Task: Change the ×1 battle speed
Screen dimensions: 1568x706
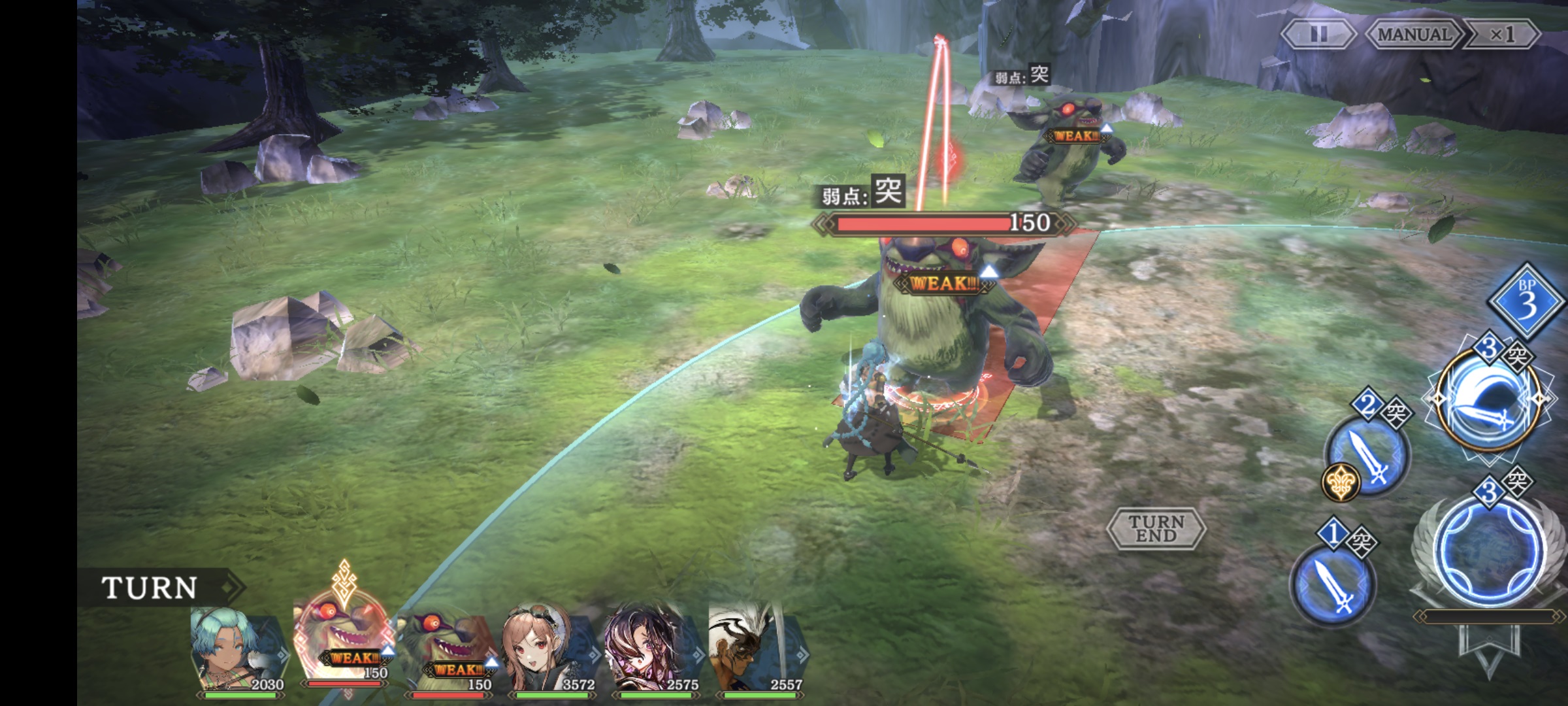Action: 1501,35
